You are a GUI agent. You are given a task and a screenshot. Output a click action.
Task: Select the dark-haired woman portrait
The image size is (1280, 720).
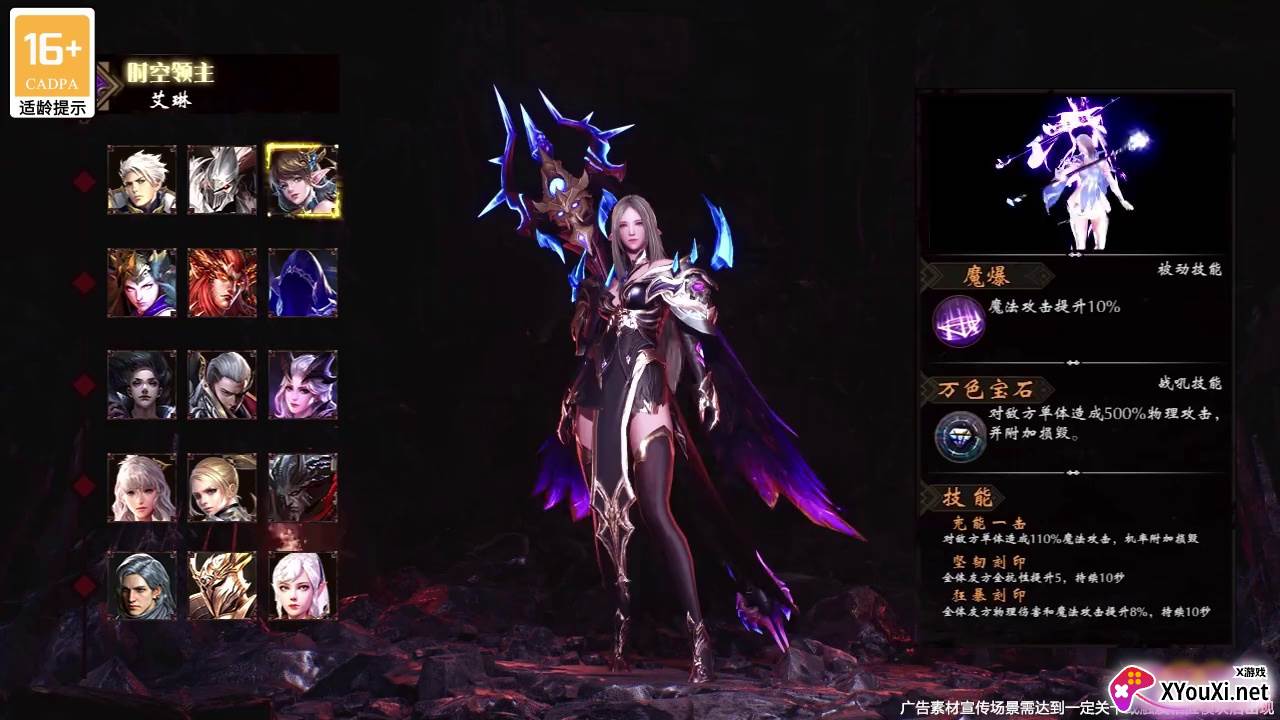click(x=142, y=385)
